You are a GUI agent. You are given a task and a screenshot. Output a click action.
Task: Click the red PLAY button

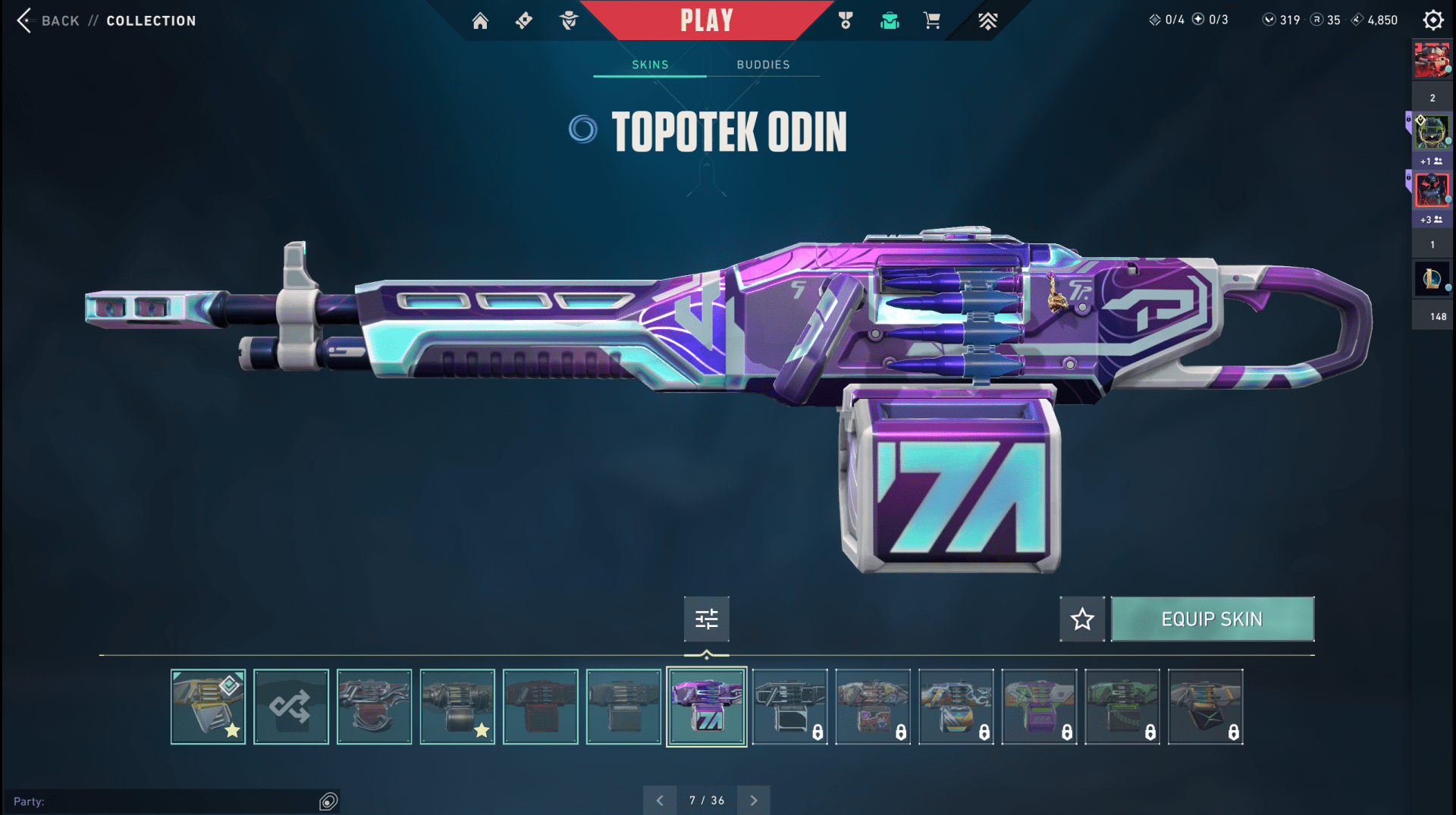pyautogui.click(x=706, y=20)
